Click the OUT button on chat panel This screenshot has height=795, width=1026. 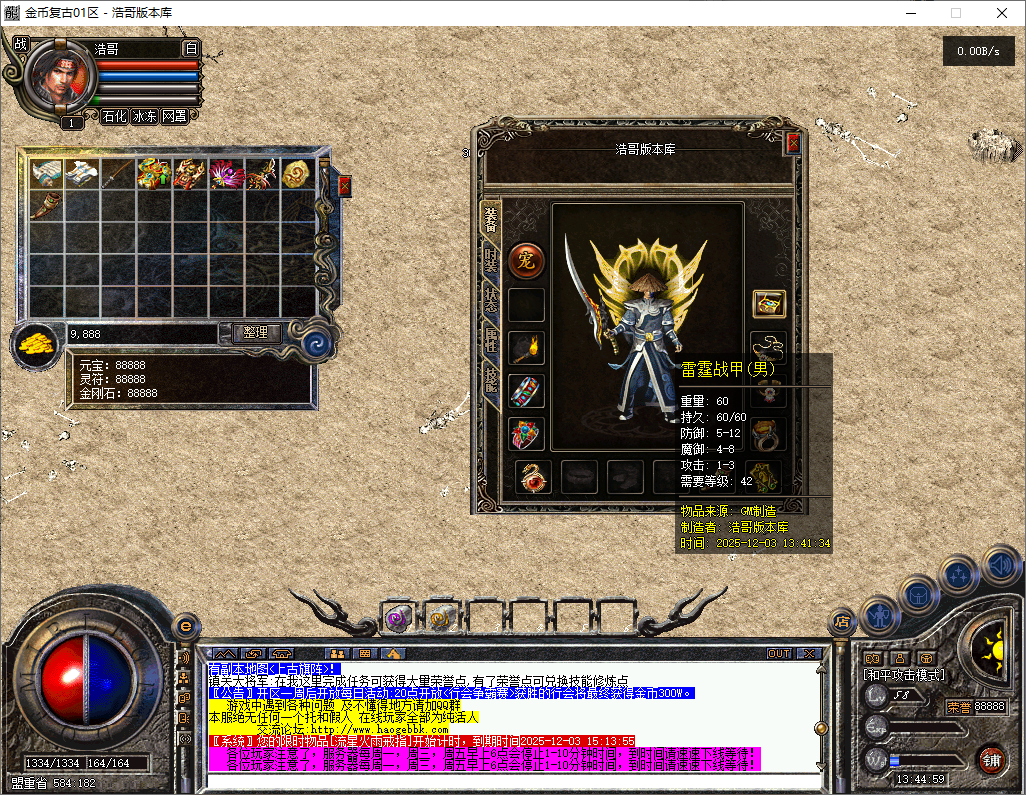[x=779, y=654]
